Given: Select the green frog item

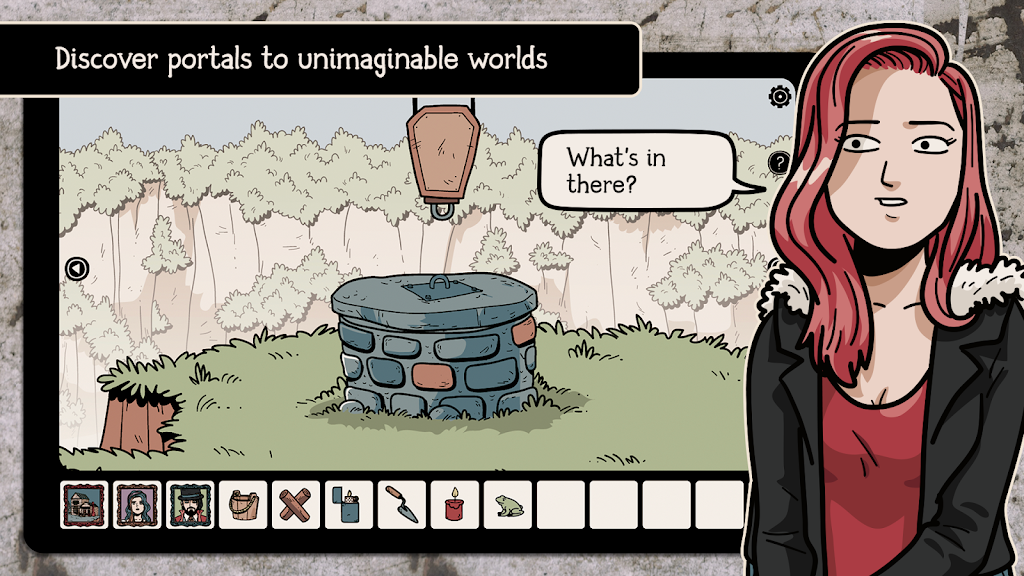Looking at the screenshot, I should [508, 506].
